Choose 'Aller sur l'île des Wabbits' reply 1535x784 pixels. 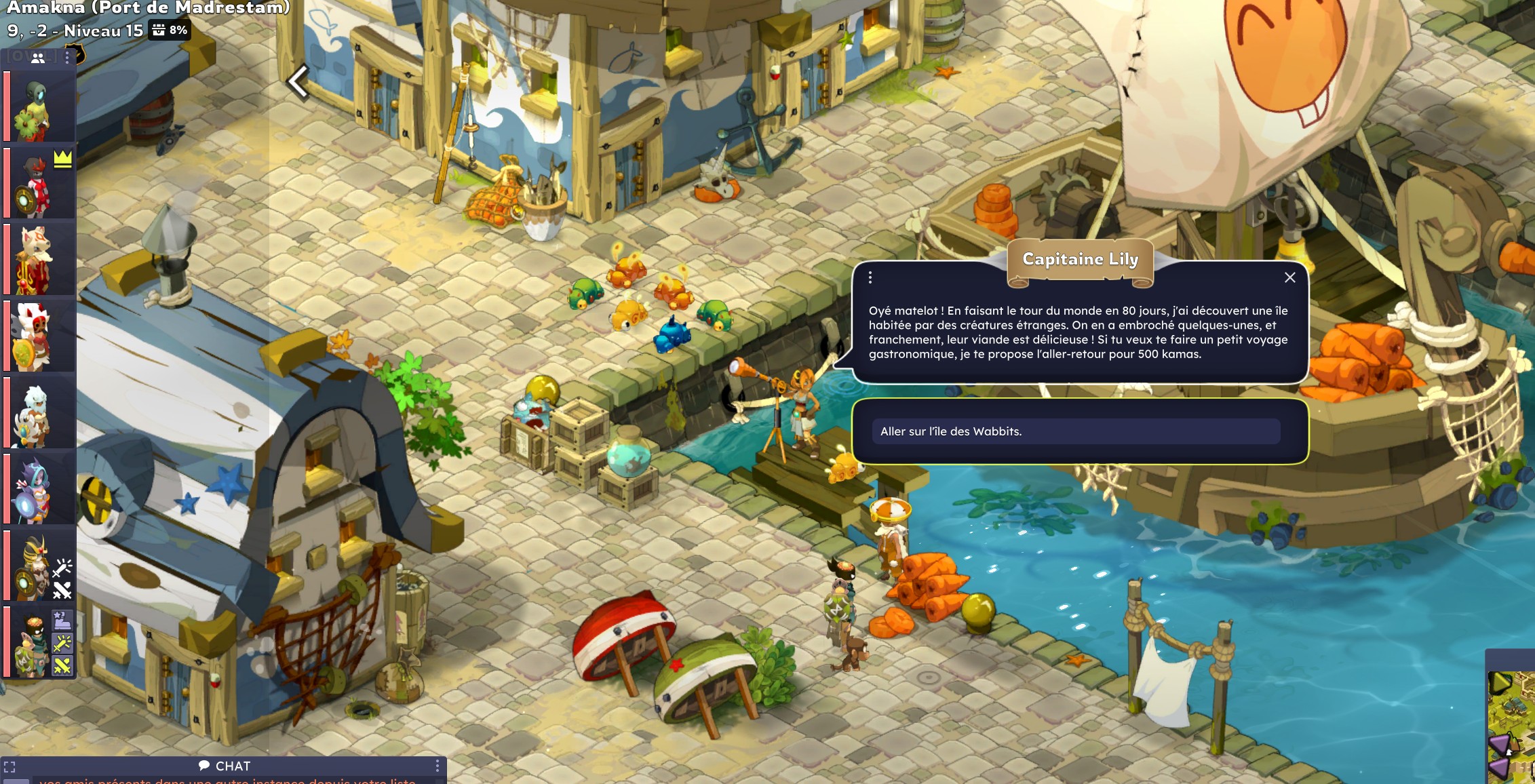[x=1076, y=431]
